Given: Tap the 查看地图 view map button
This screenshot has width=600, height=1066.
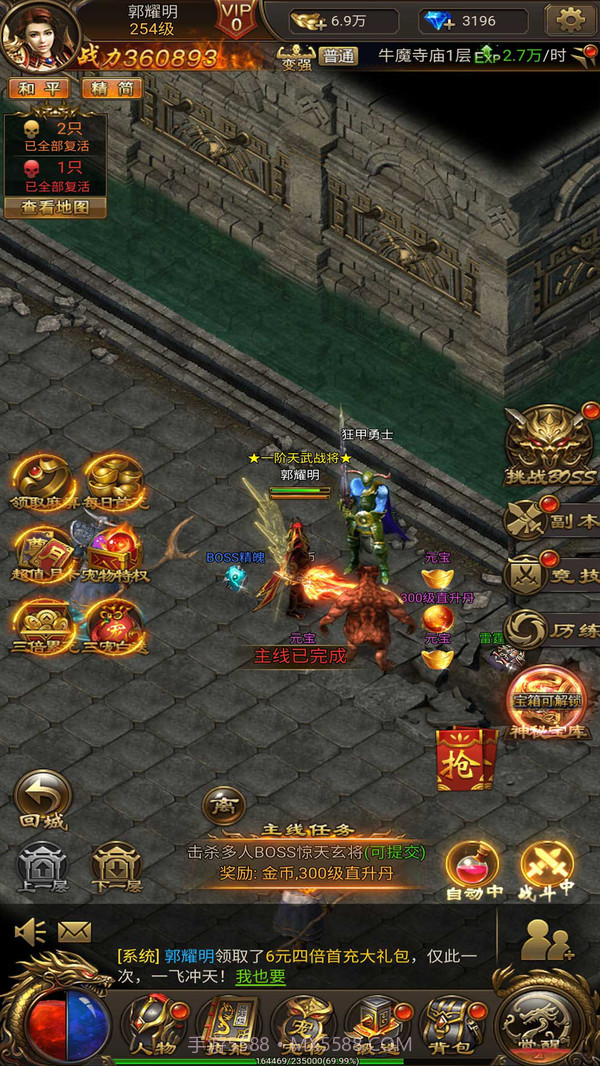Looking at the screenshot, I should pos(55,208).
